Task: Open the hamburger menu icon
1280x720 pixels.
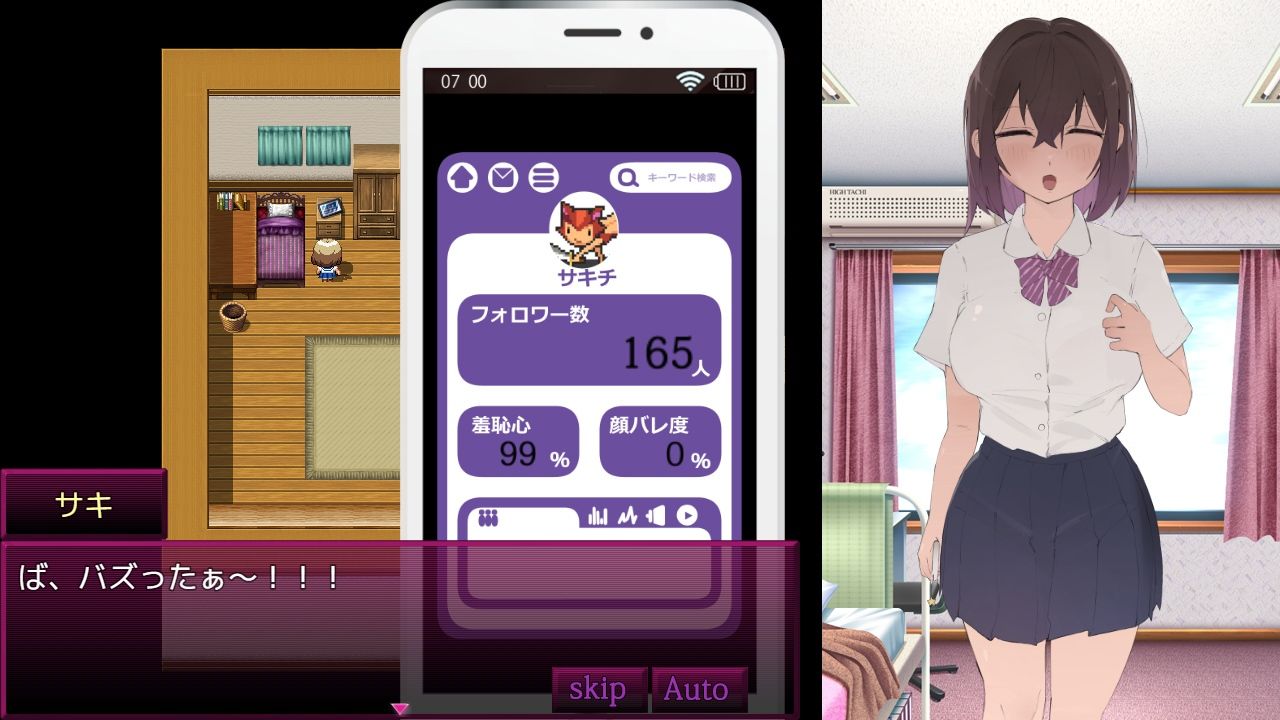Action: click(541, 177)
